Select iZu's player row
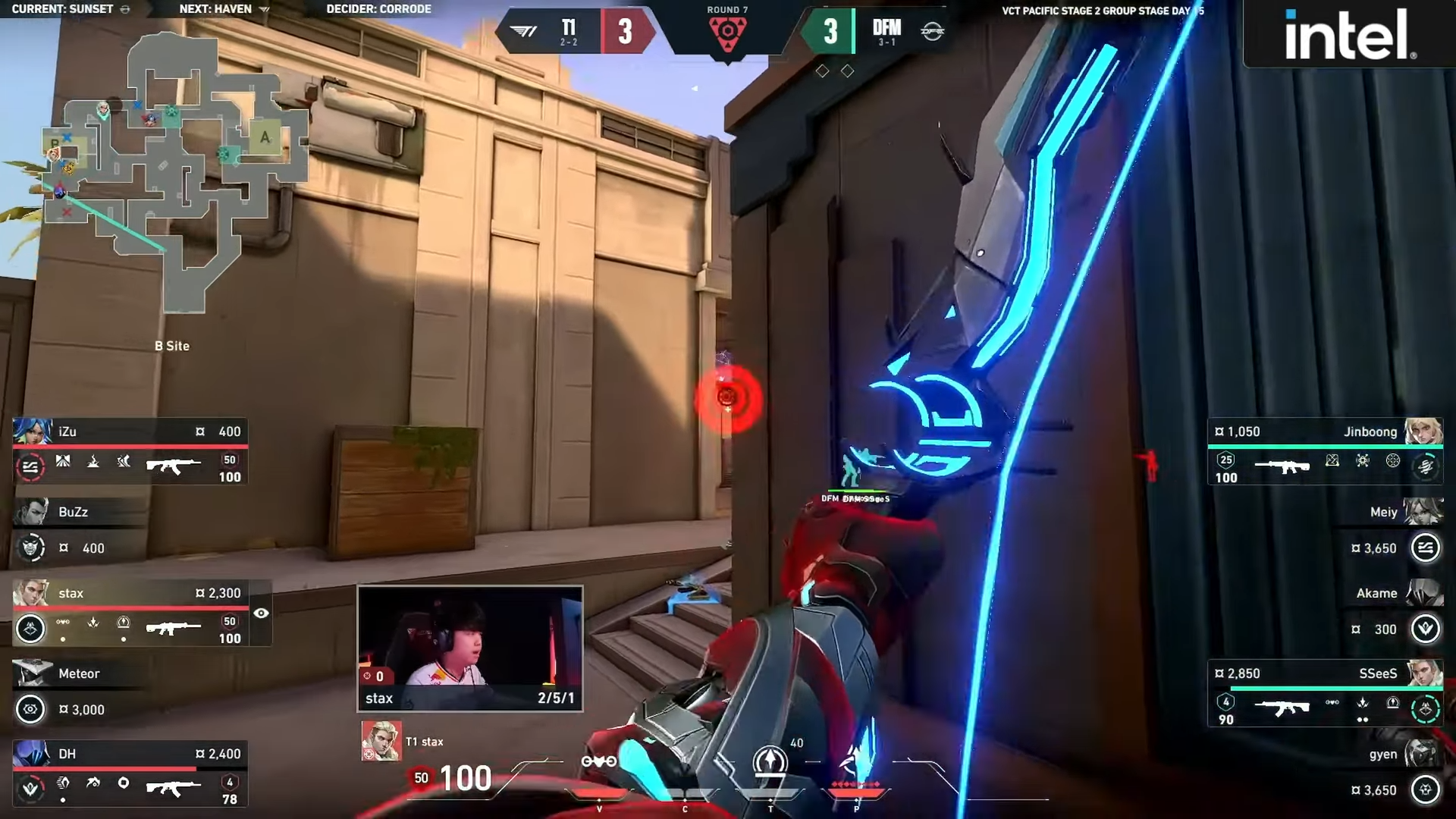 click(x=130, y=452)
